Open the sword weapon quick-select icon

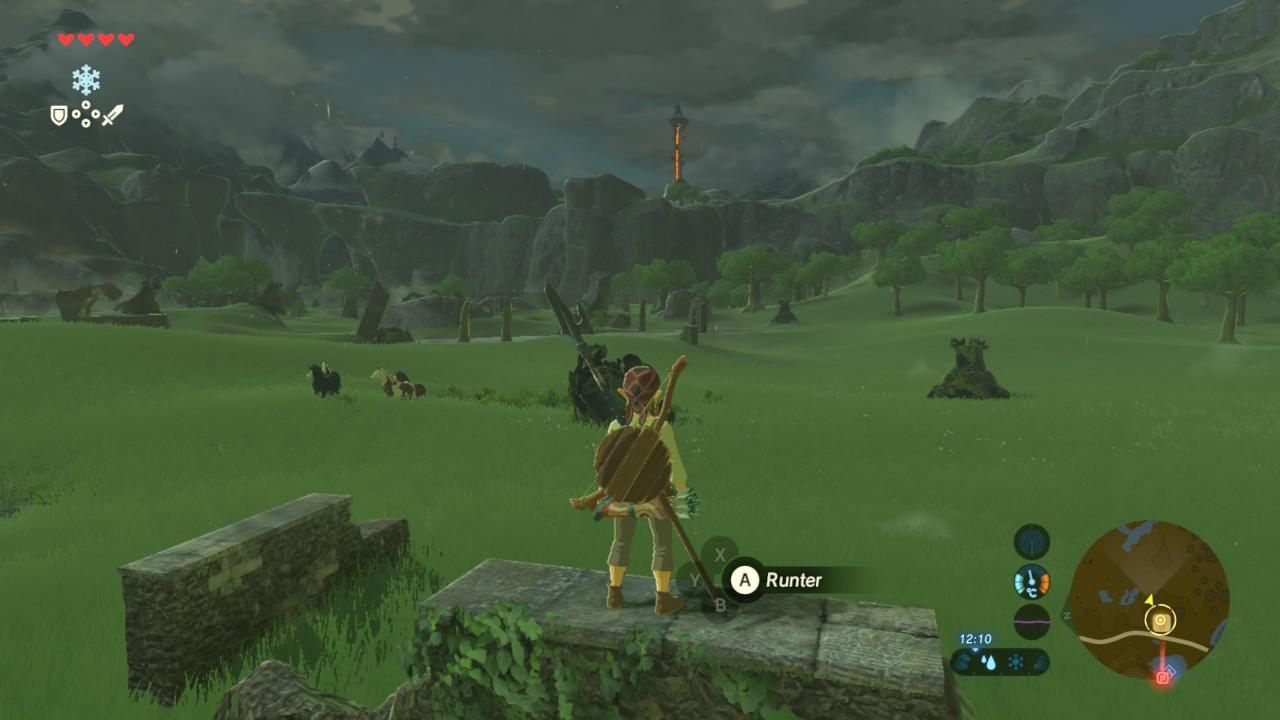click(x=112, y=116)
